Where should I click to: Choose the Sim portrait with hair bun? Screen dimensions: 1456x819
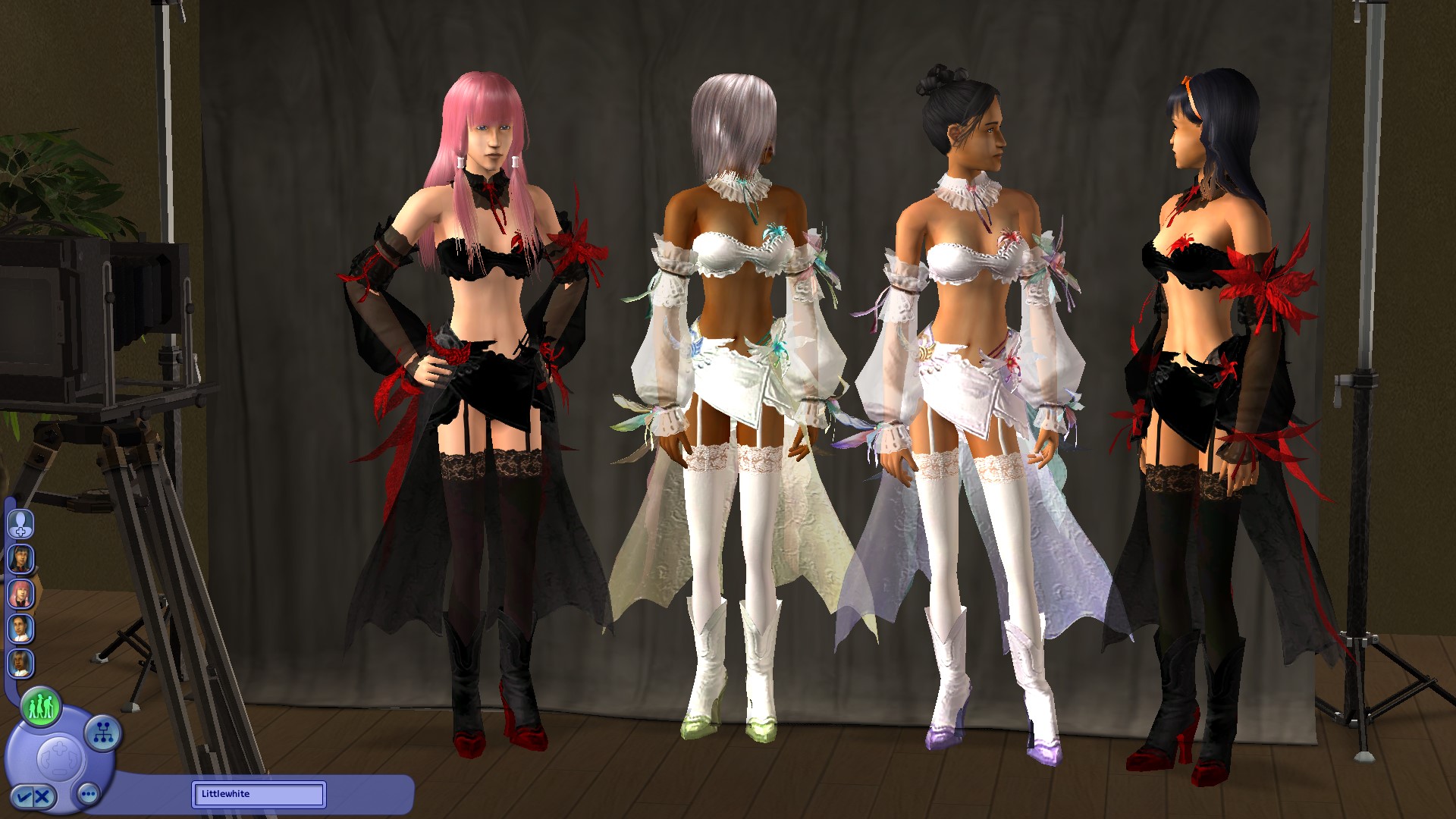tap(20, 628)
